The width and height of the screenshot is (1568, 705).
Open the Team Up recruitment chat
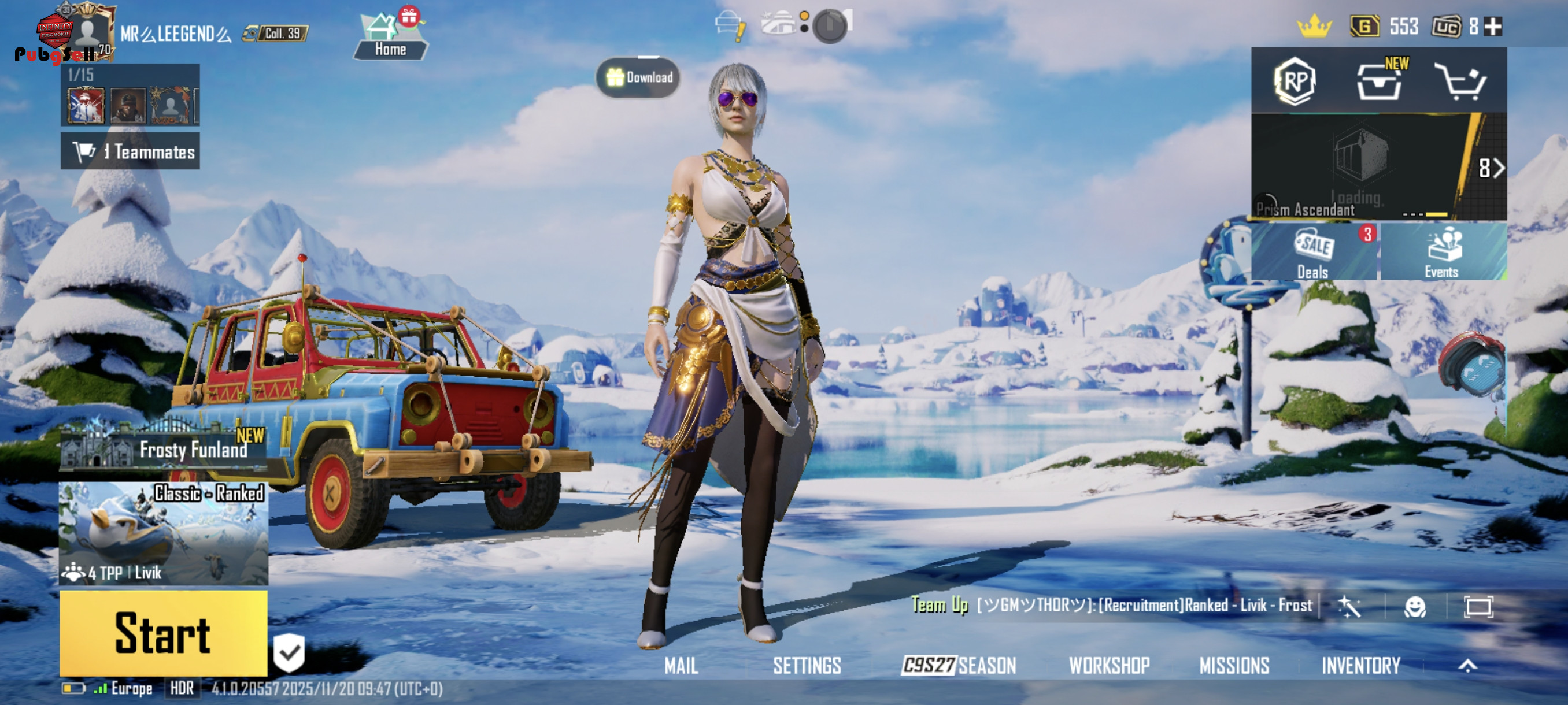[1111, 605]
